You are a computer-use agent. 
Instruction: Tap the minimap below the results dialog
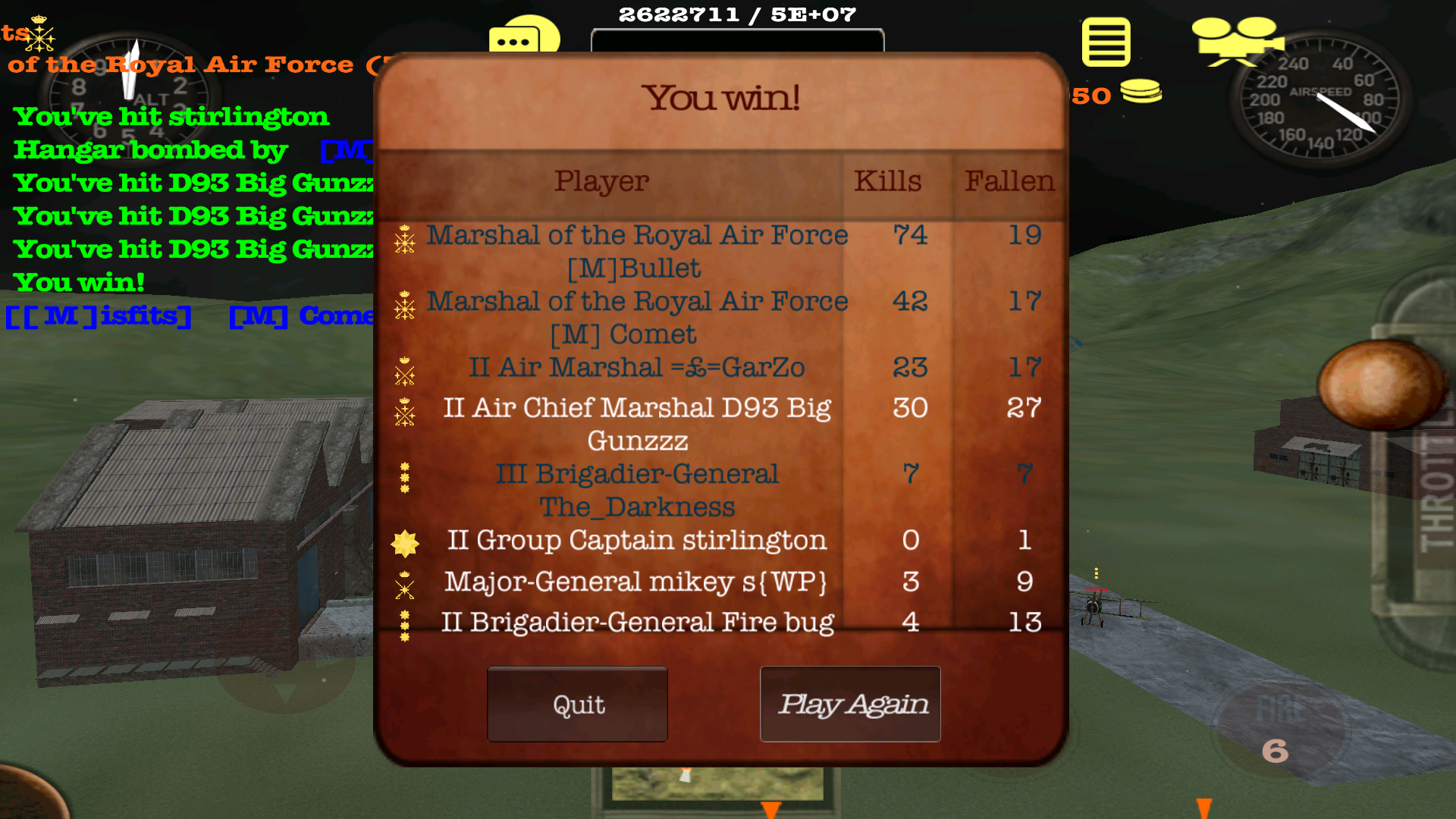coord(717,785)
